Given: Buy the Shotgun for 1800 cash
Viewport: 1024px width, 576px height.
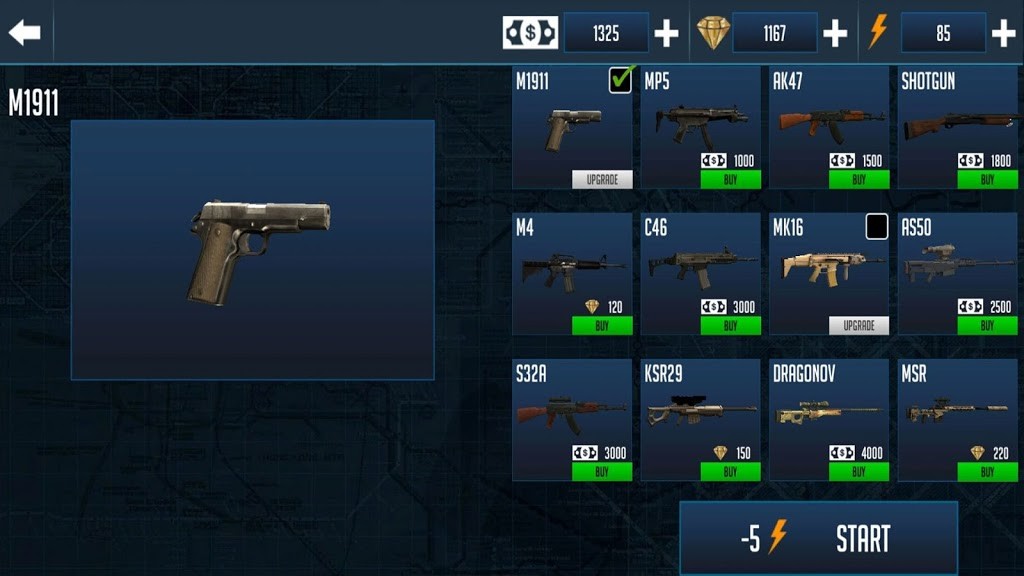Looking at the screenshot, I should 987,180.
